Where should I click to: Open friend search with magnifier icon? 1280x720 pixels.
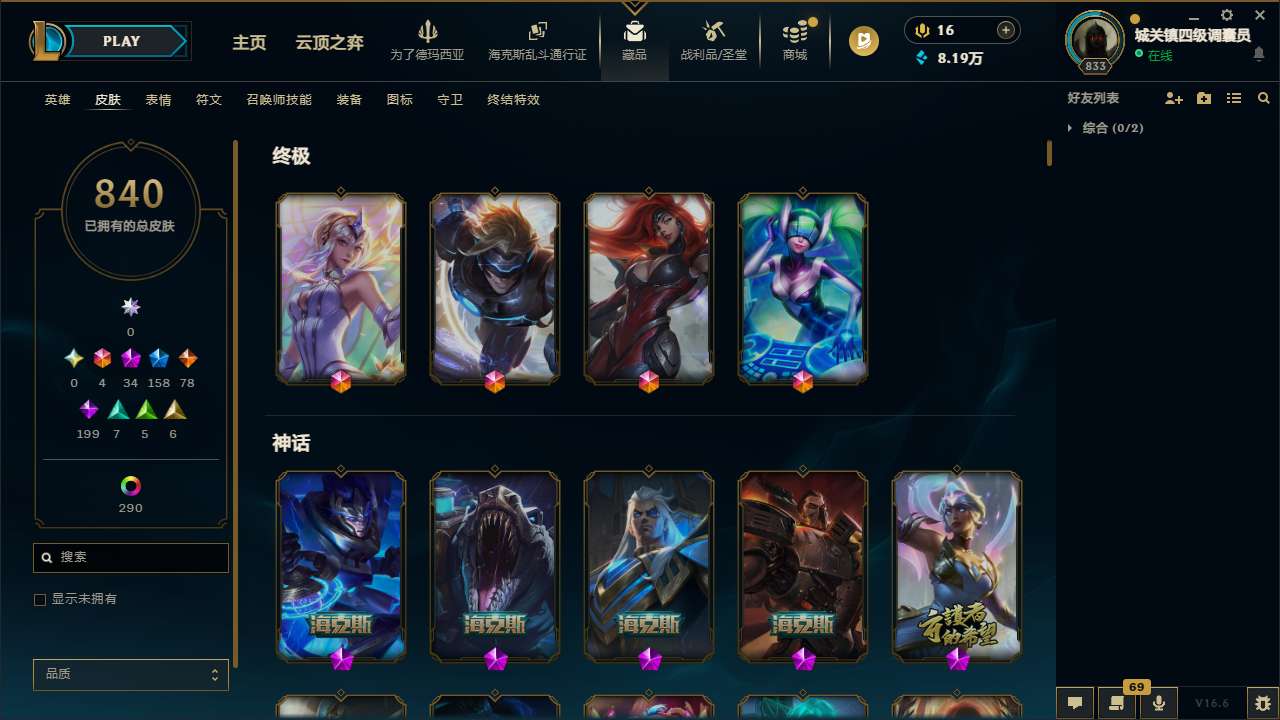[1263, 98]
